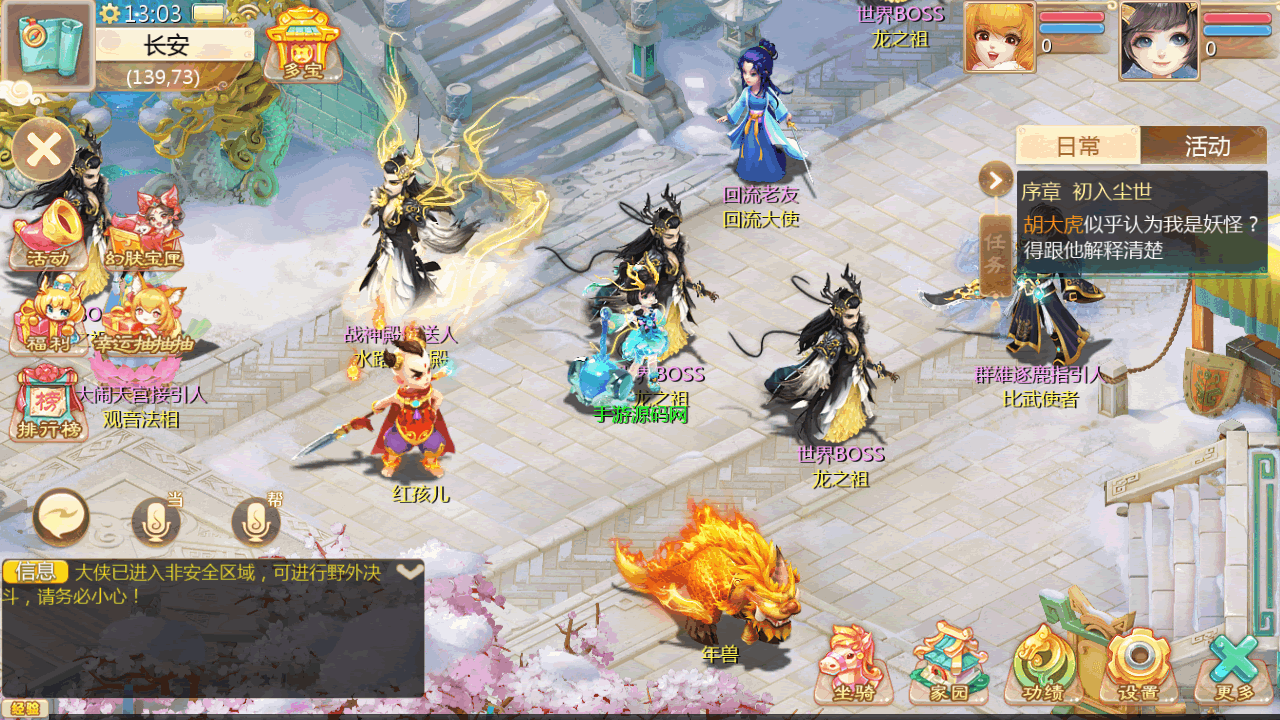Open the 家园 homestead menu
This screenshot has width=1280, height=720.
click(x=948, y=663)
